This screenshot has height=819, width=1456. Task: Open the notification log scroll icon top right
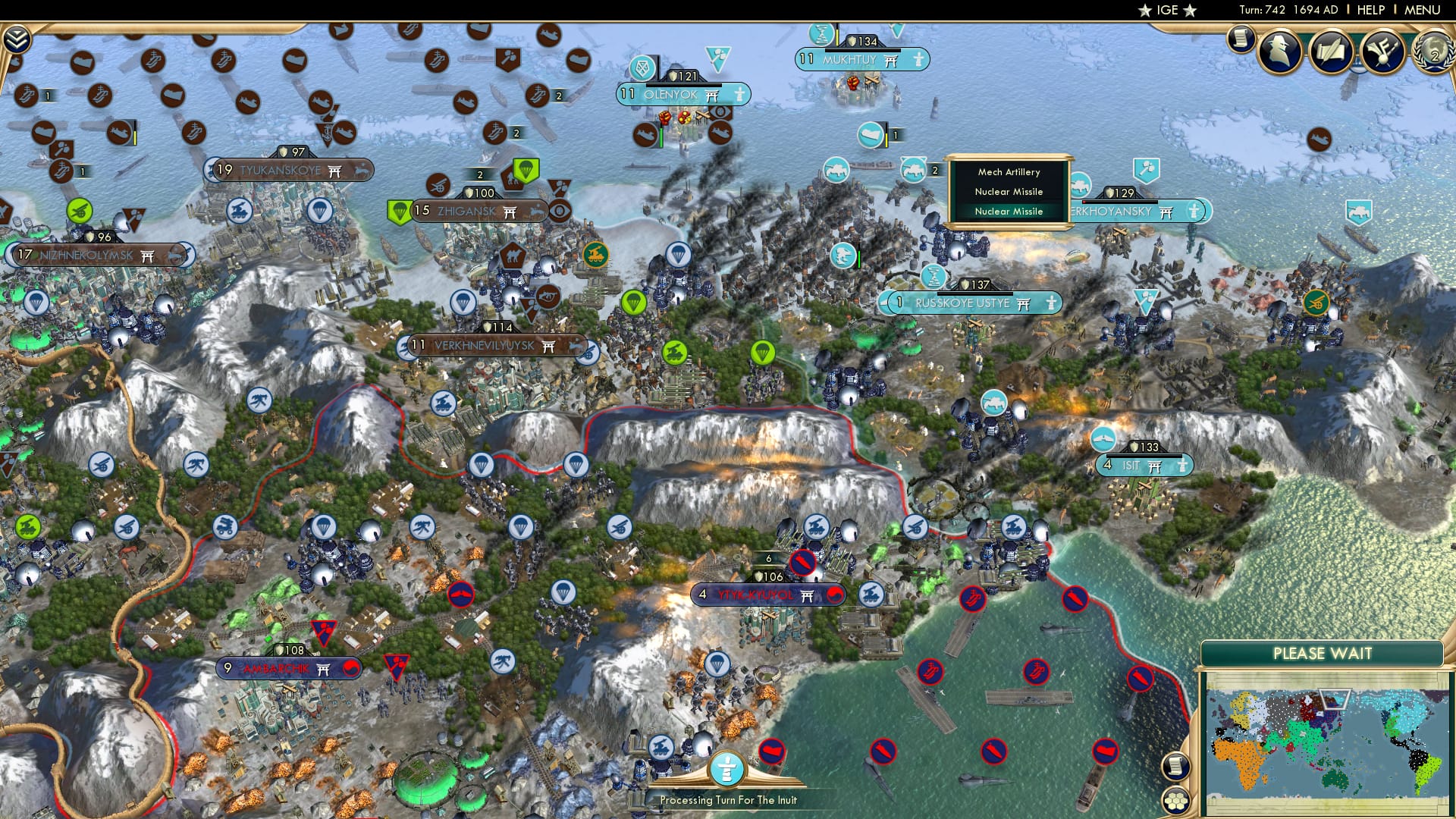tap(1241, 39)
